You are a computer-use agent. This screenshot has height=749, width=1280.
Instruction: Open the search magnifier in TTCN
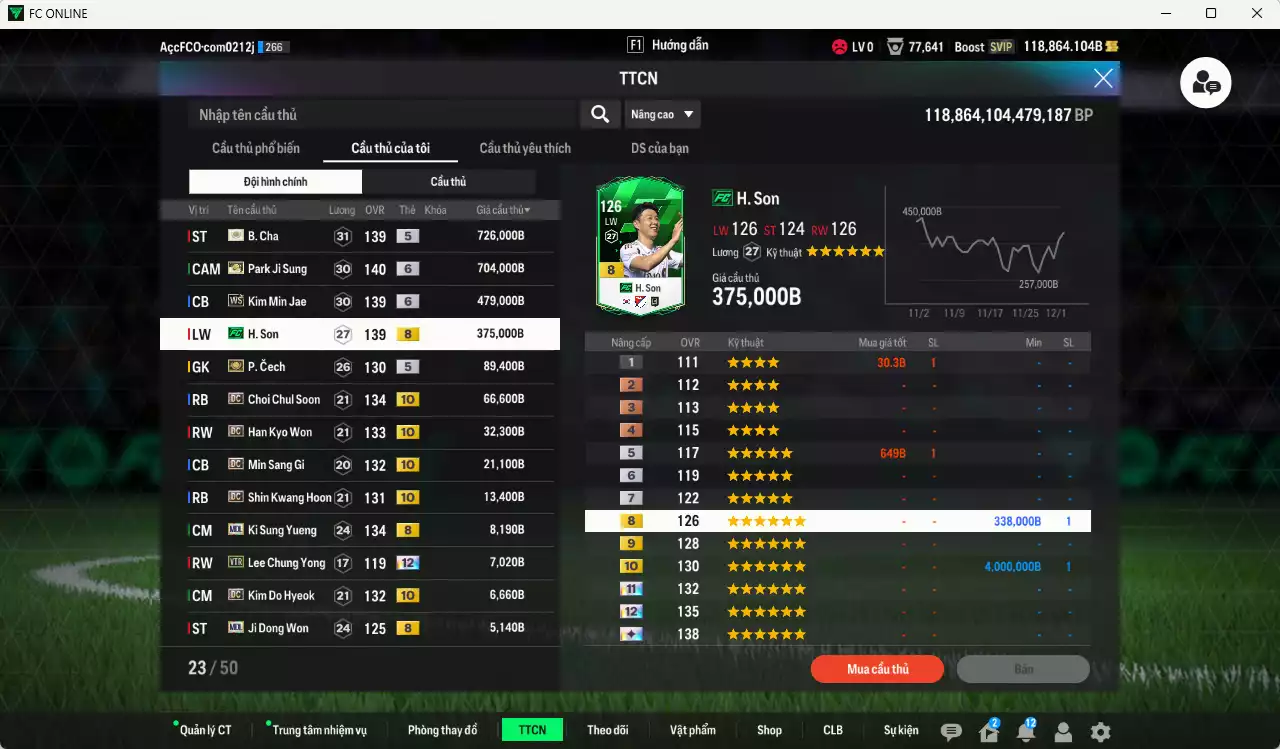(599, 114)
